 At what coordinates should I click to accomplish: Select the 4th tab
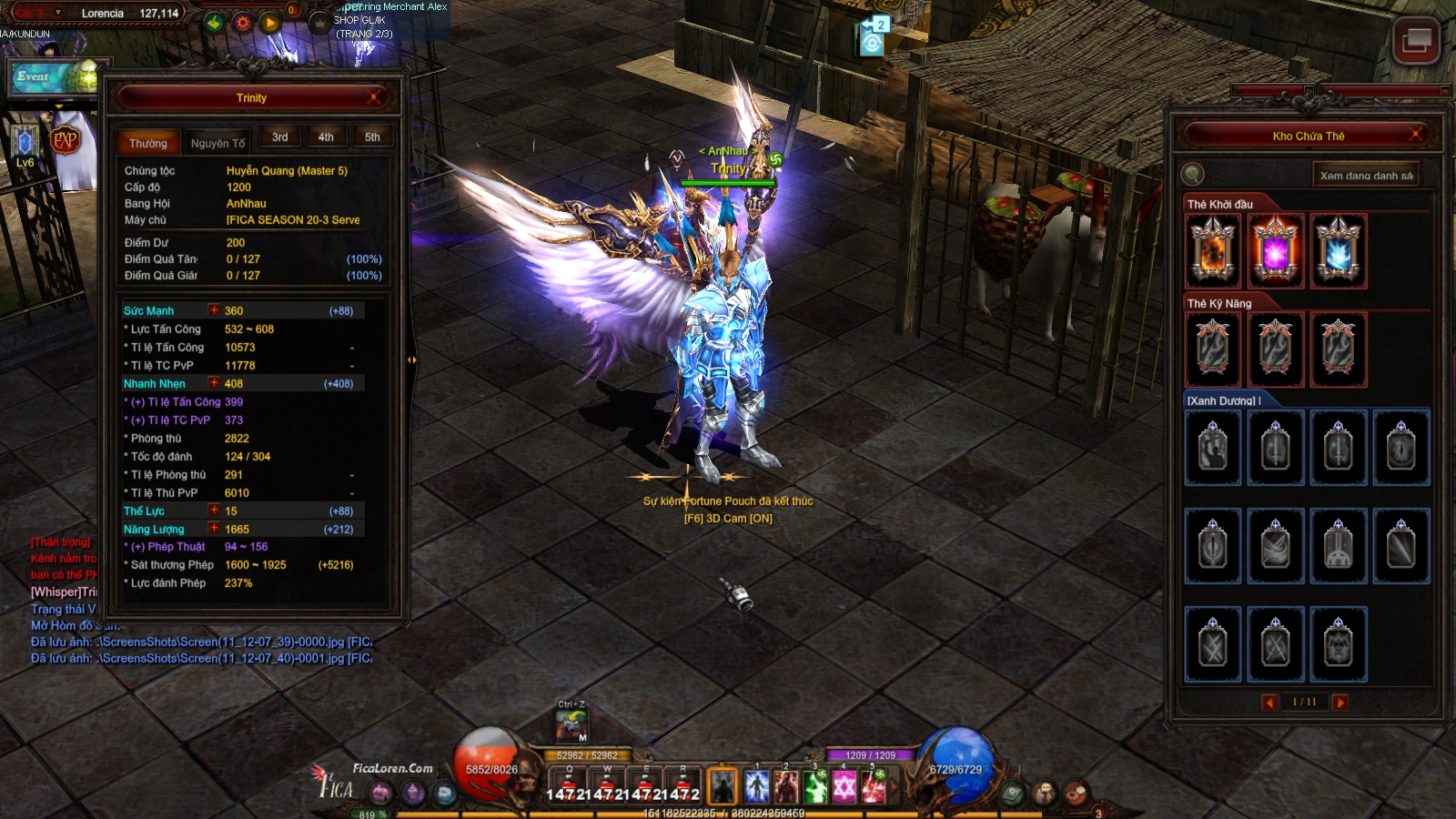coord(326,137)
